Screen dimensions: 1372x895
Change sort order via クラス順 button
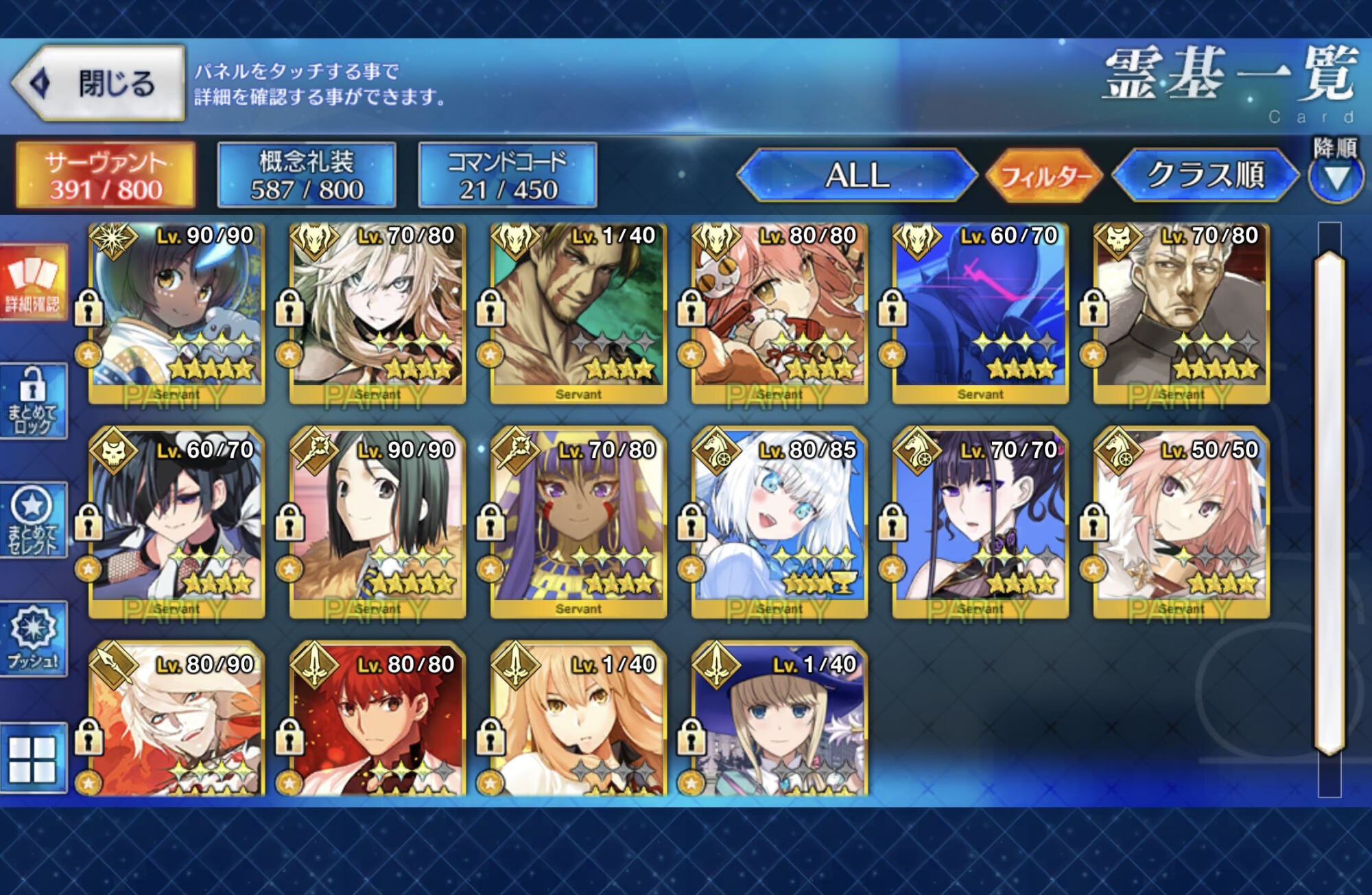[x=1205, y=176]
